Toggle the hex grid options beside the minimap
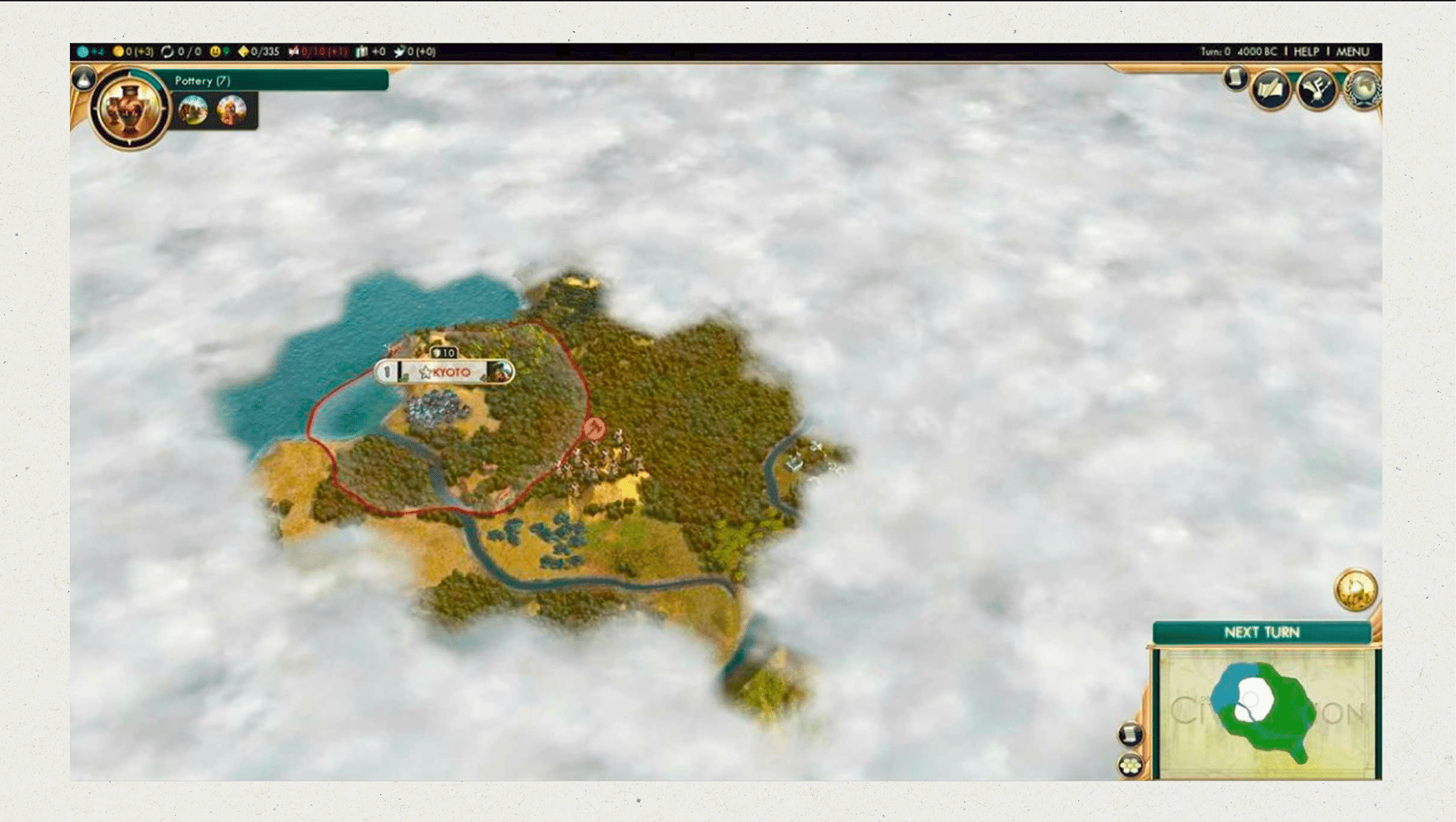Image resolution: width=1456 pixels, height=822 pixels. point(1130,765)
